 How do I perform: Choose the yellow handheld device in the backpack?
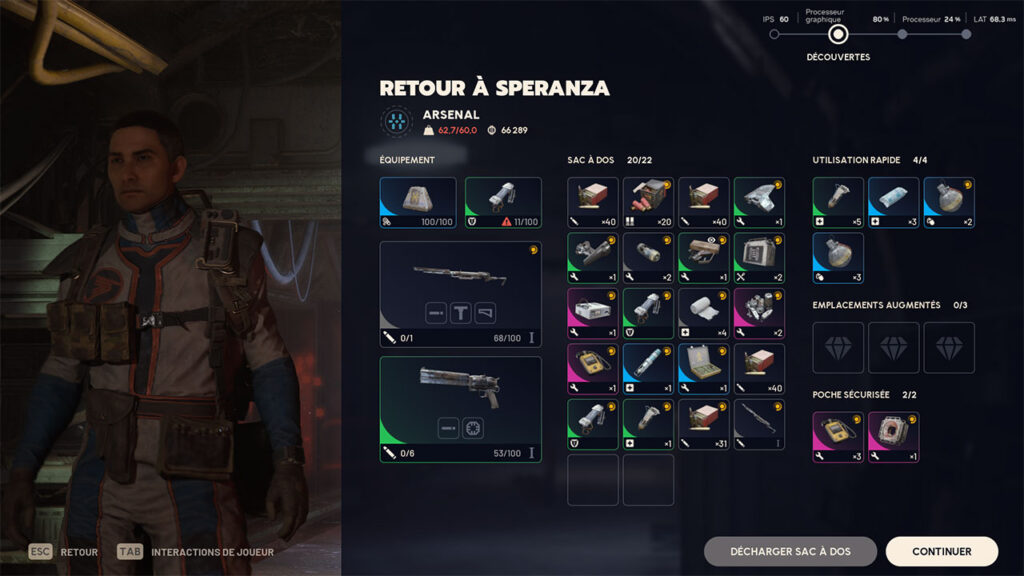(x=593, y=369)
